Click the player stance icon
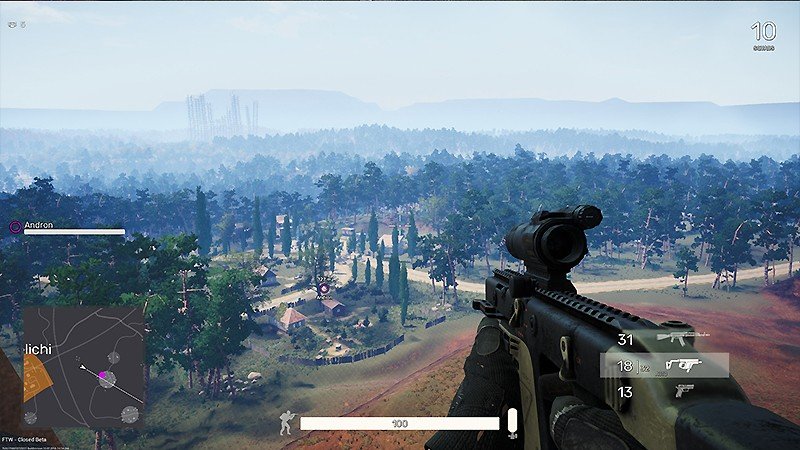800x450 pixels. (x=287, y=423)
